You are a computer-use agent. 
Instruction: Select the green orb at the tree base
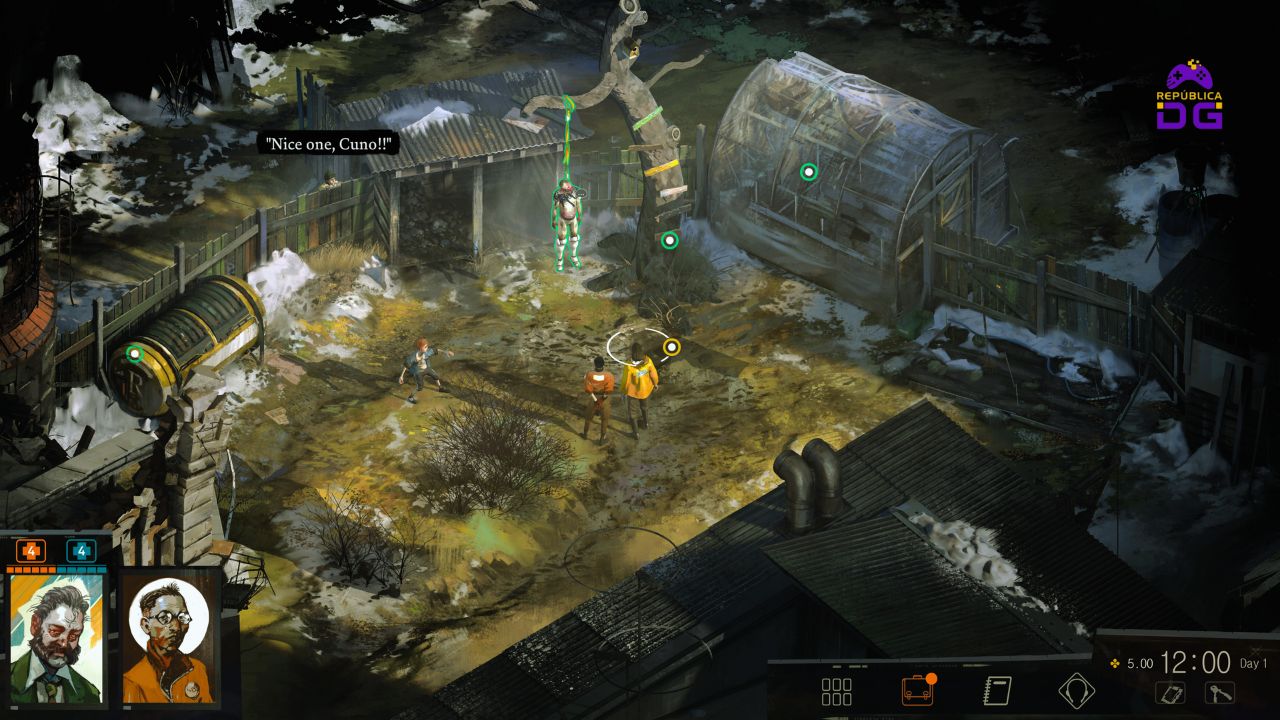tap(670, 240)
